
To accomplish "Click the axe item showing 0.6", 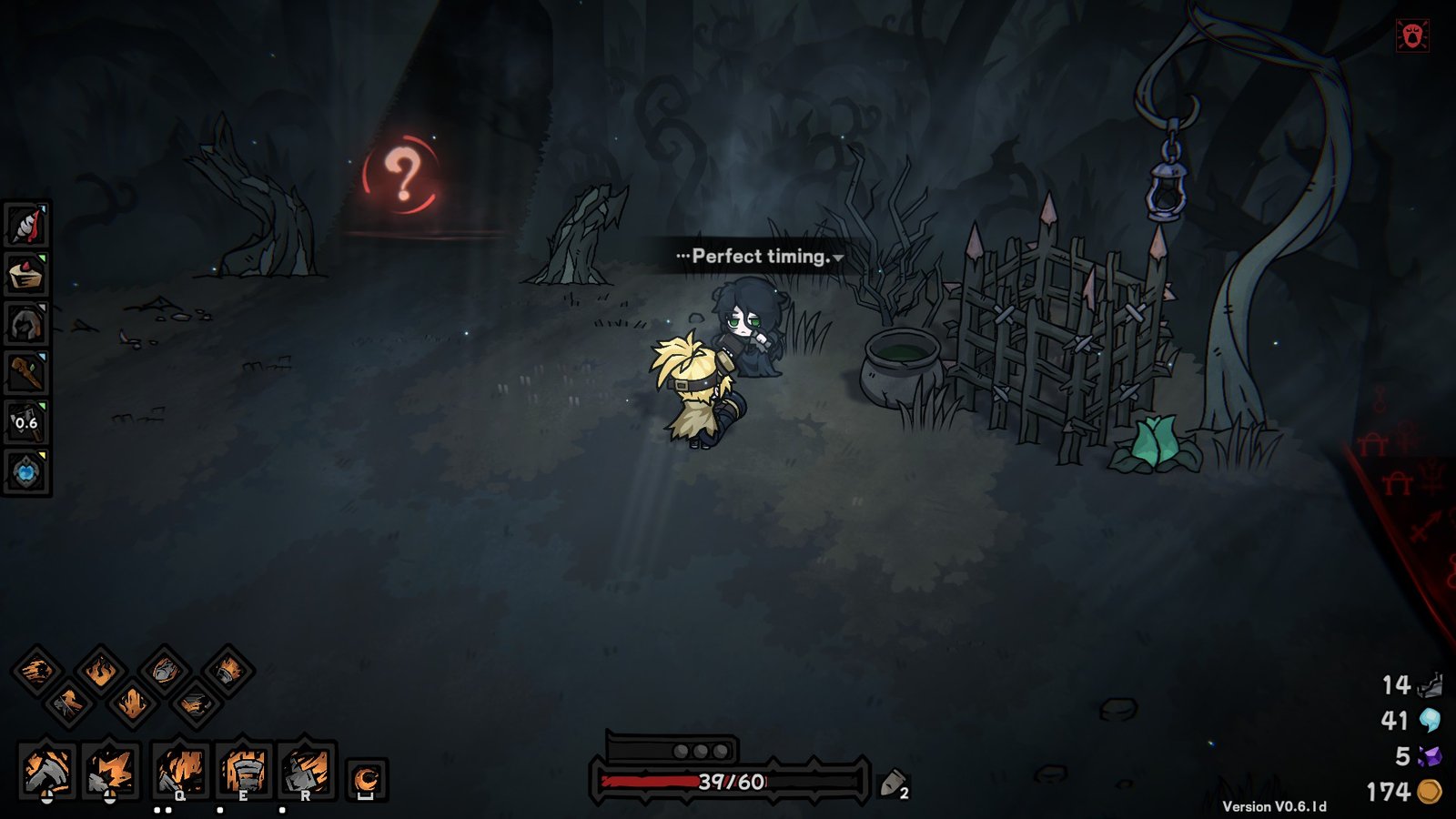I will [25, 420].
